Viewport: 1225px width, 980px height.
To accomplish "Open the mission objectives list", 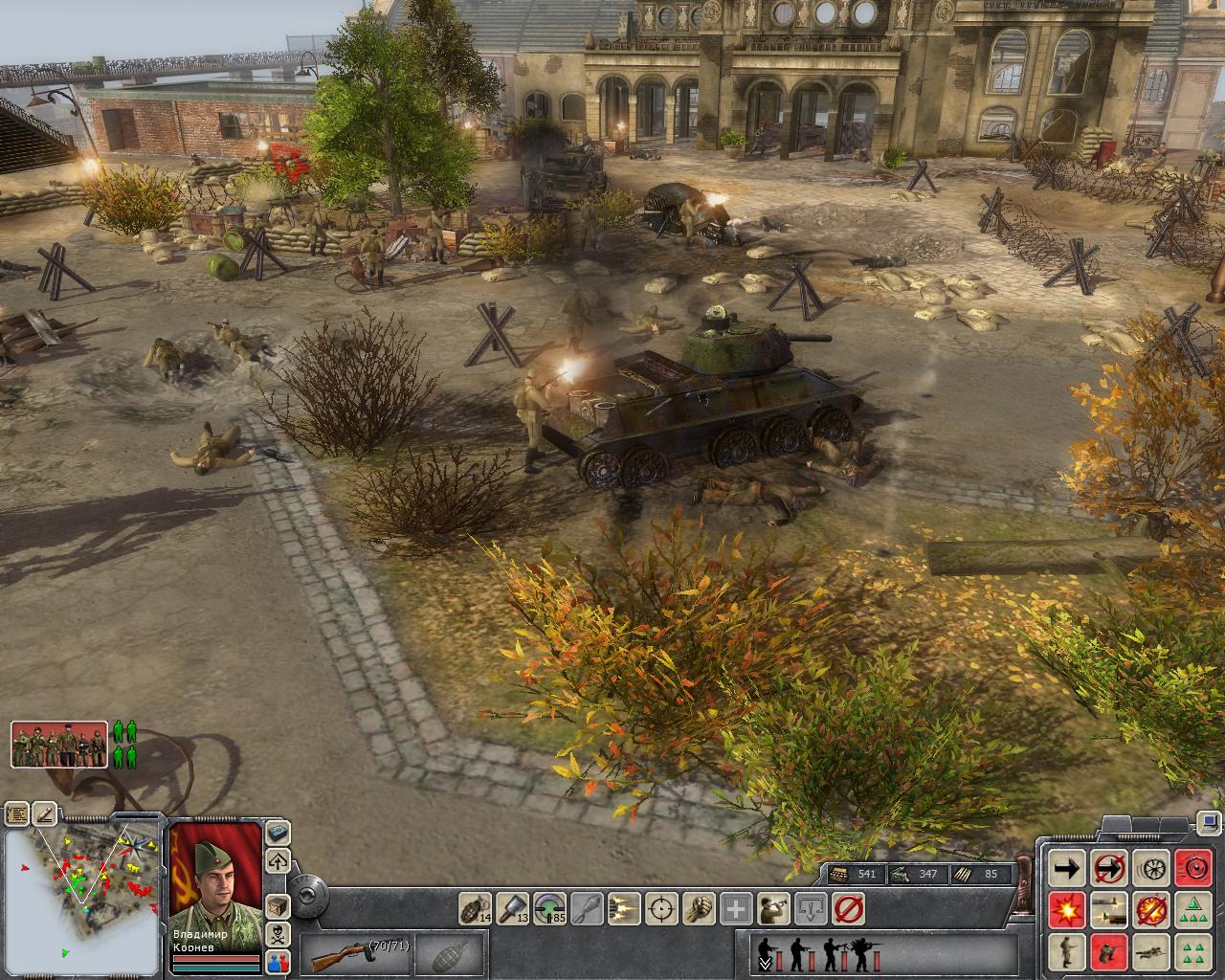I will click(16, 814).
